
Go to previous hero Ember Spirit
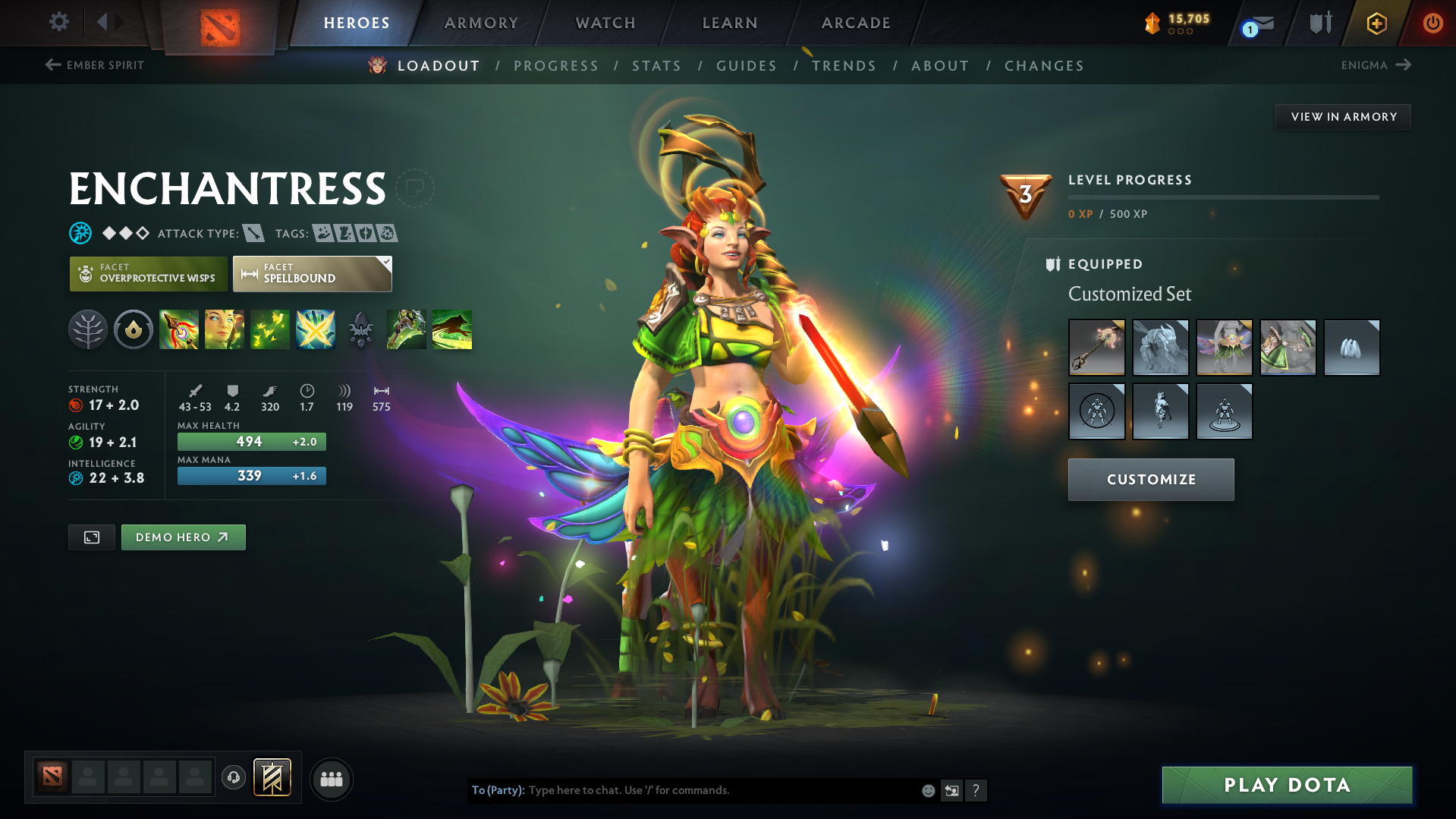click(x=95, y=65)
